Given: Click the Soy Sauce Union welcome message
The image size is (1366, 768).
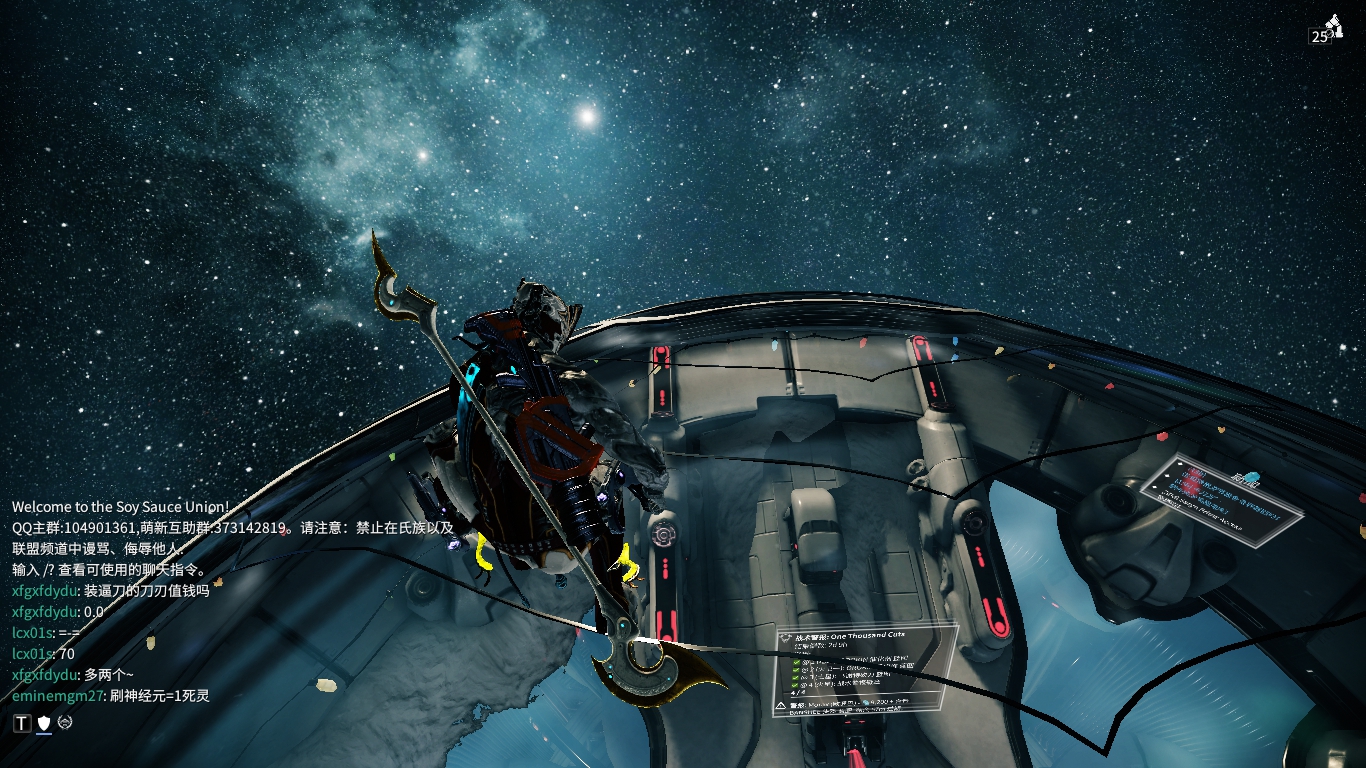Looking at the screenshot, I should (120, 507).
